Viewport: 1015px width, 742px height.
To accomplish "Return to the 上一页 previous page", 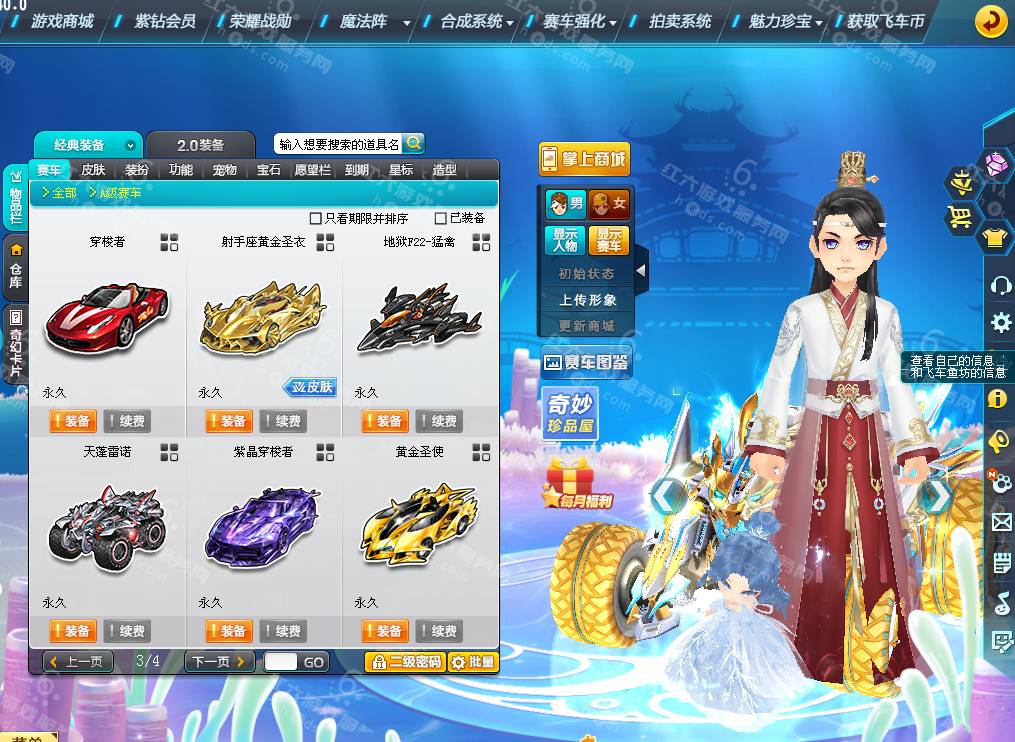I will pos(78,662).
